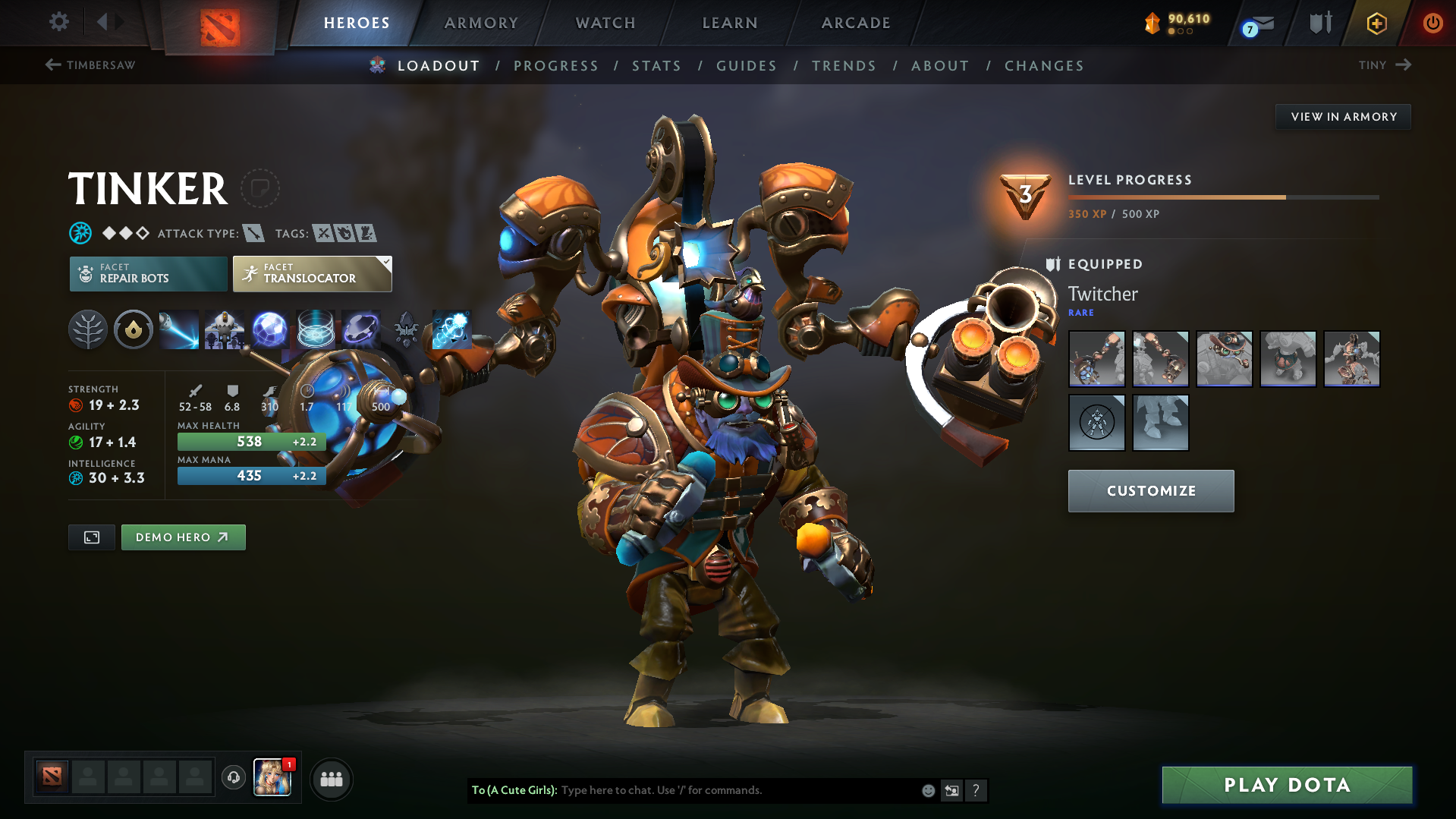Click the Level Progress XP bar
Image resolution: width=1456 pixels, height=819 pixels.
tap(1222, 197)
